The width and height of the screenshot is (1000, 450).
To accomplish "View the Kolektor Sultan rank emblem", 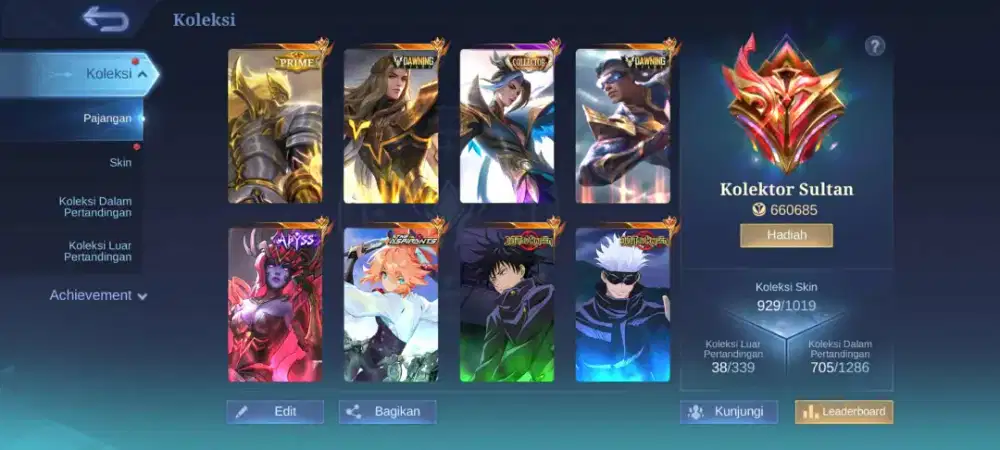I will pos(785,105).
